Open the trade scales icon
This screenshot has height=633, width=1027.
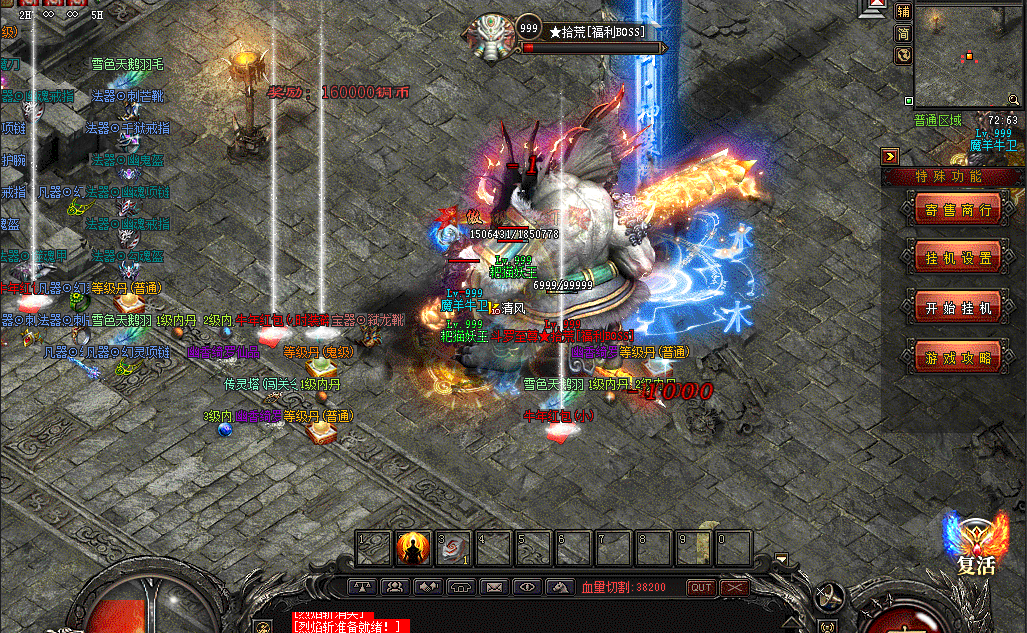click(363, 587)
